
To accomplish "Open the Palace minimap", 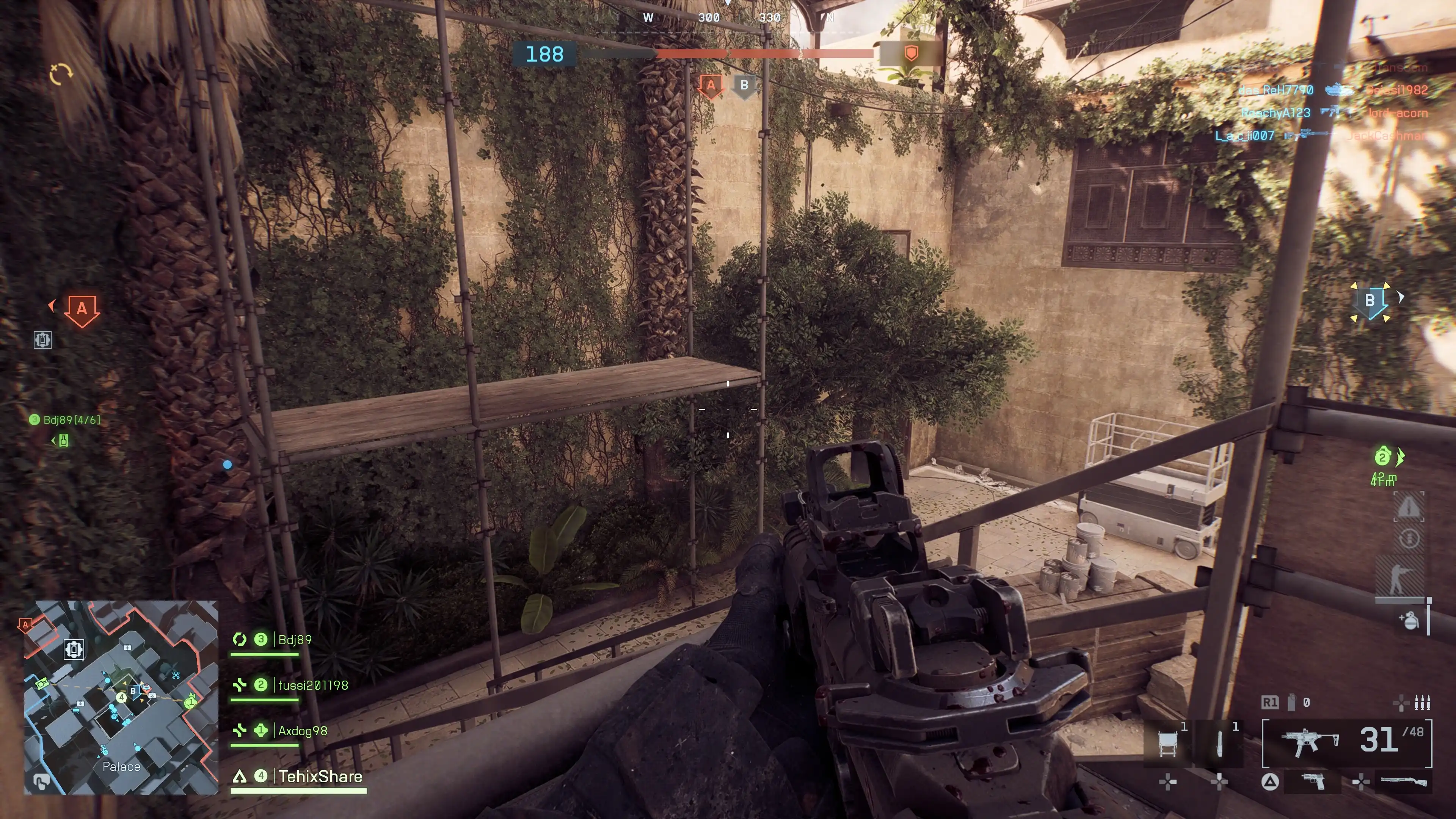I will coord(121,698).
